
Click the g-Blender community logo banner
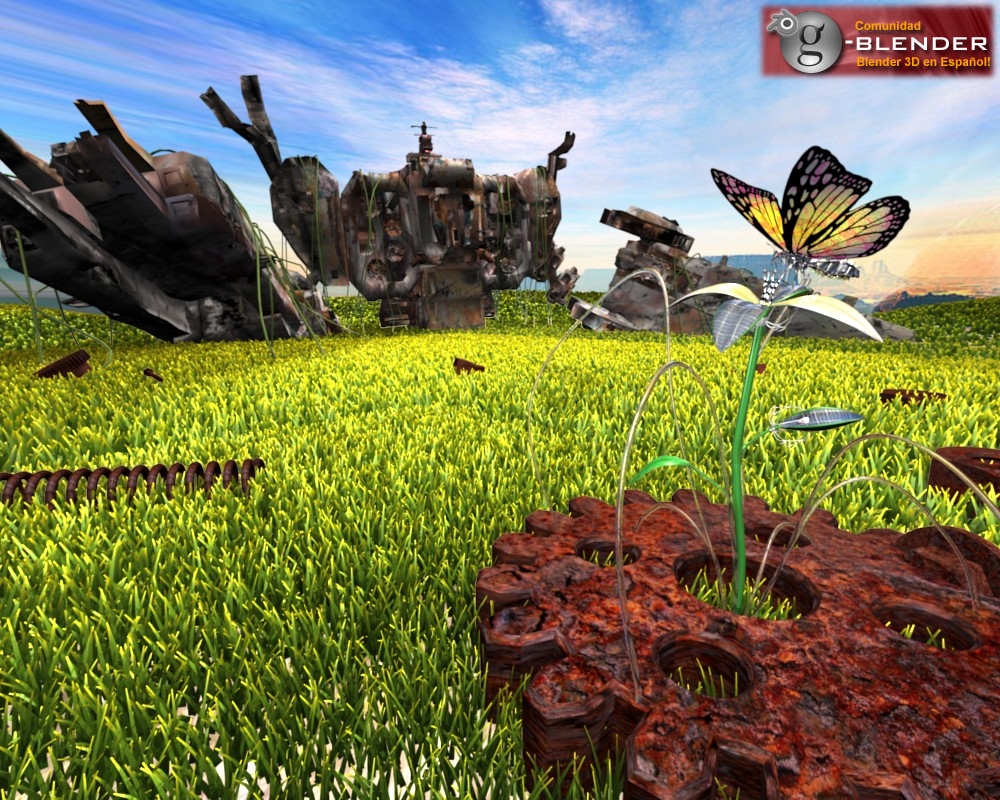coord(877,41)
